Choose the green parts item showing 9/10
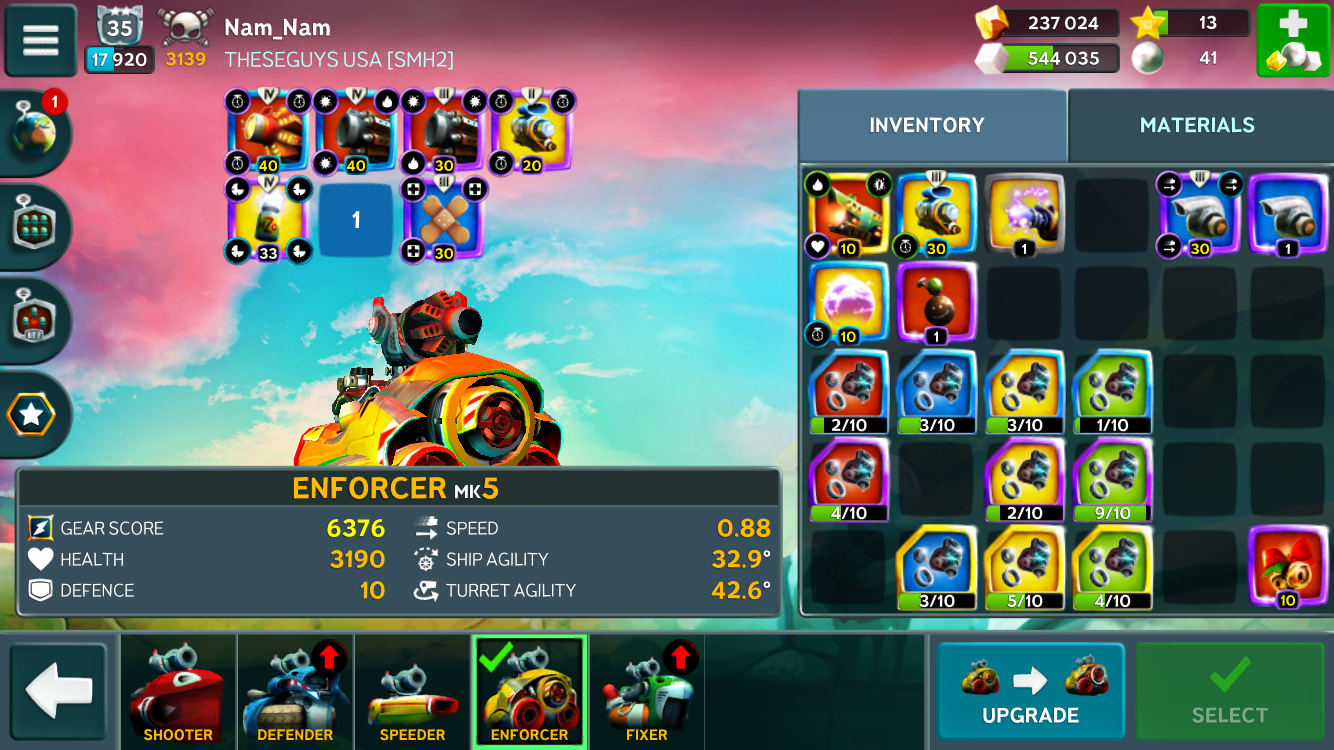This screenshot has width=1334, height=750. point(1112,479)
